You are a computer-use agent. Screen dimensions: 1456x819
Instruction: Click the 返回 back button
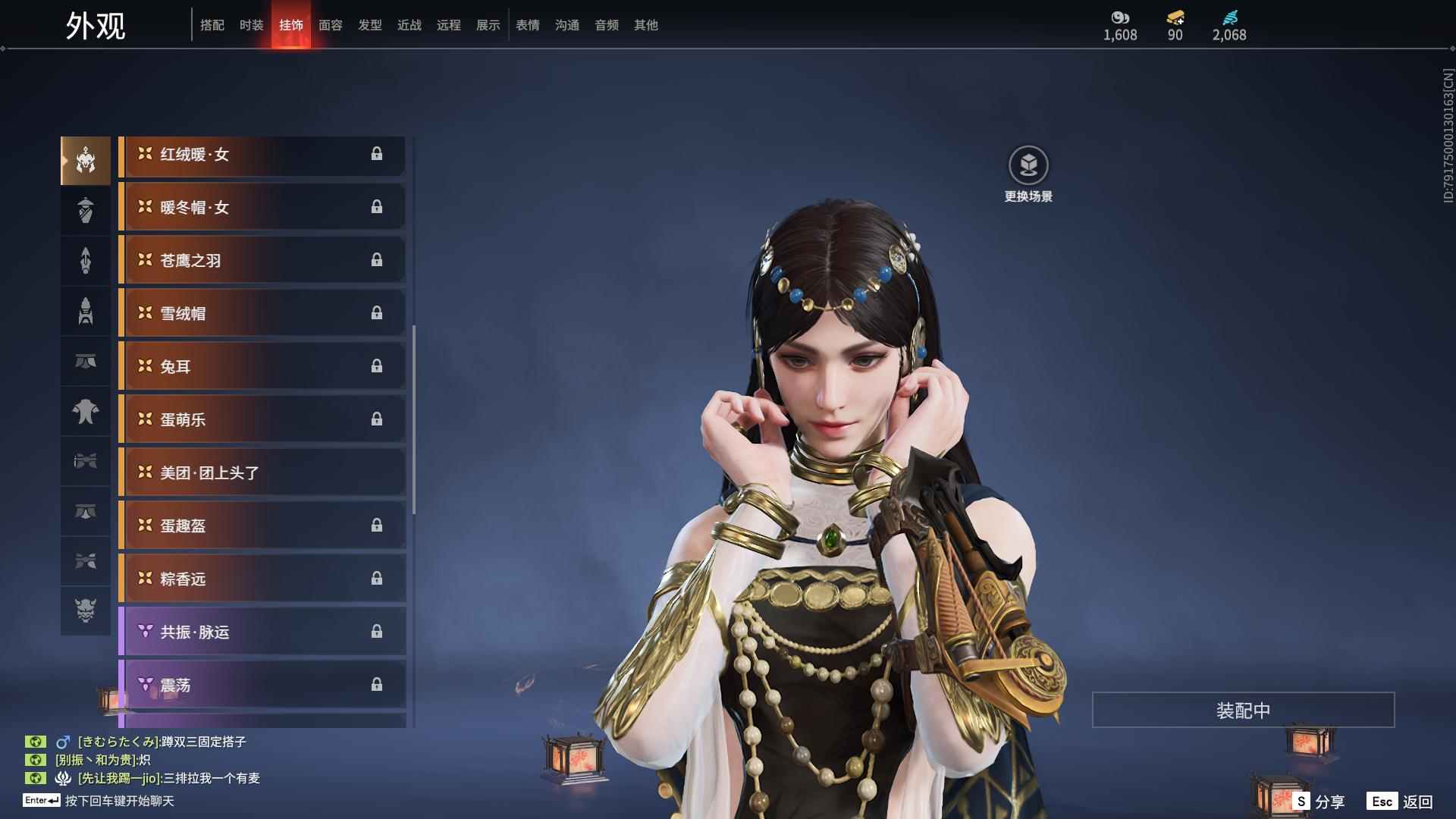click(x=1400, y=802)
